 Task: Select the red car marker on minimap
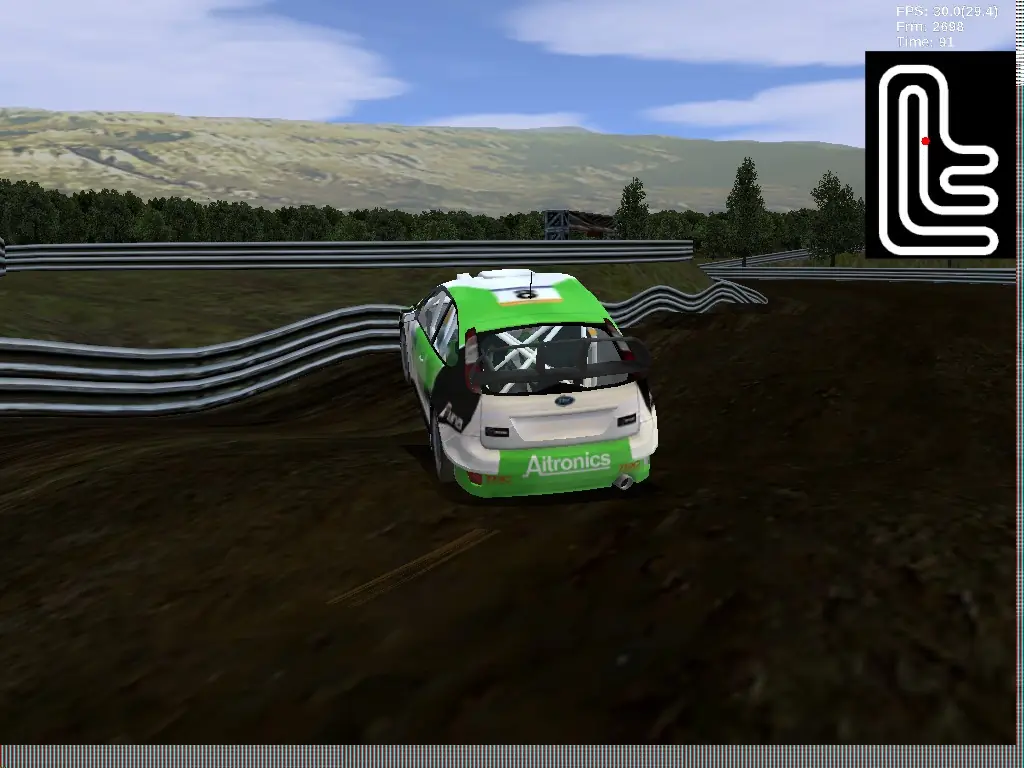[925, 141]
